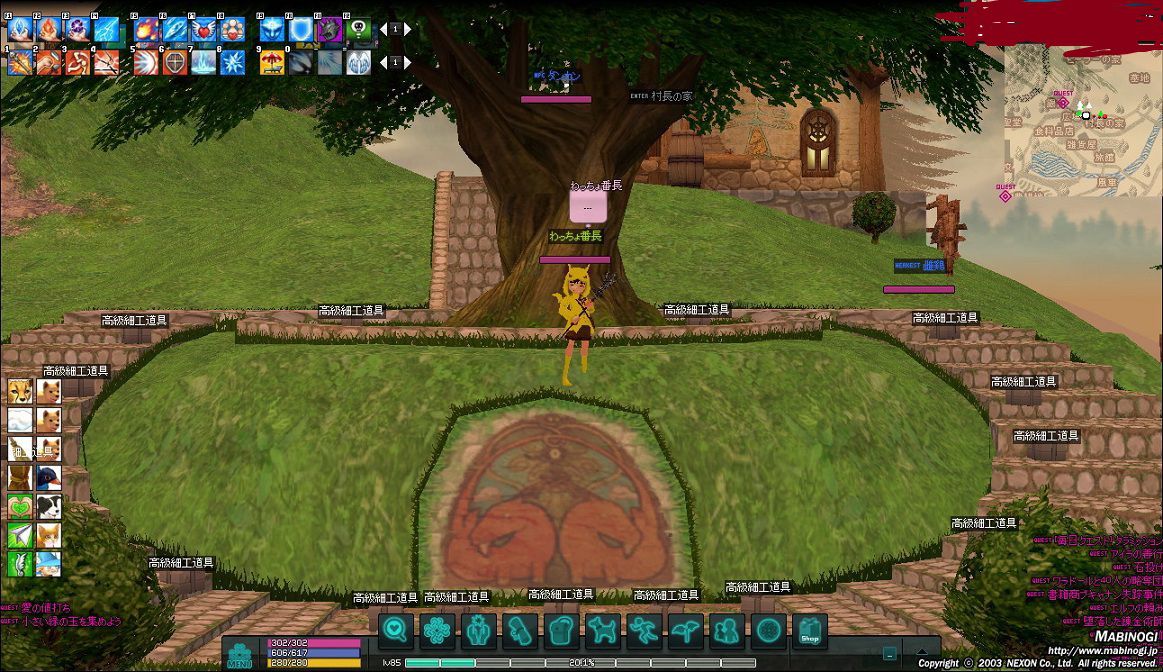Select the running figure action icon
This screenshot has height=672, width=1163.
(x=645, y=630)
